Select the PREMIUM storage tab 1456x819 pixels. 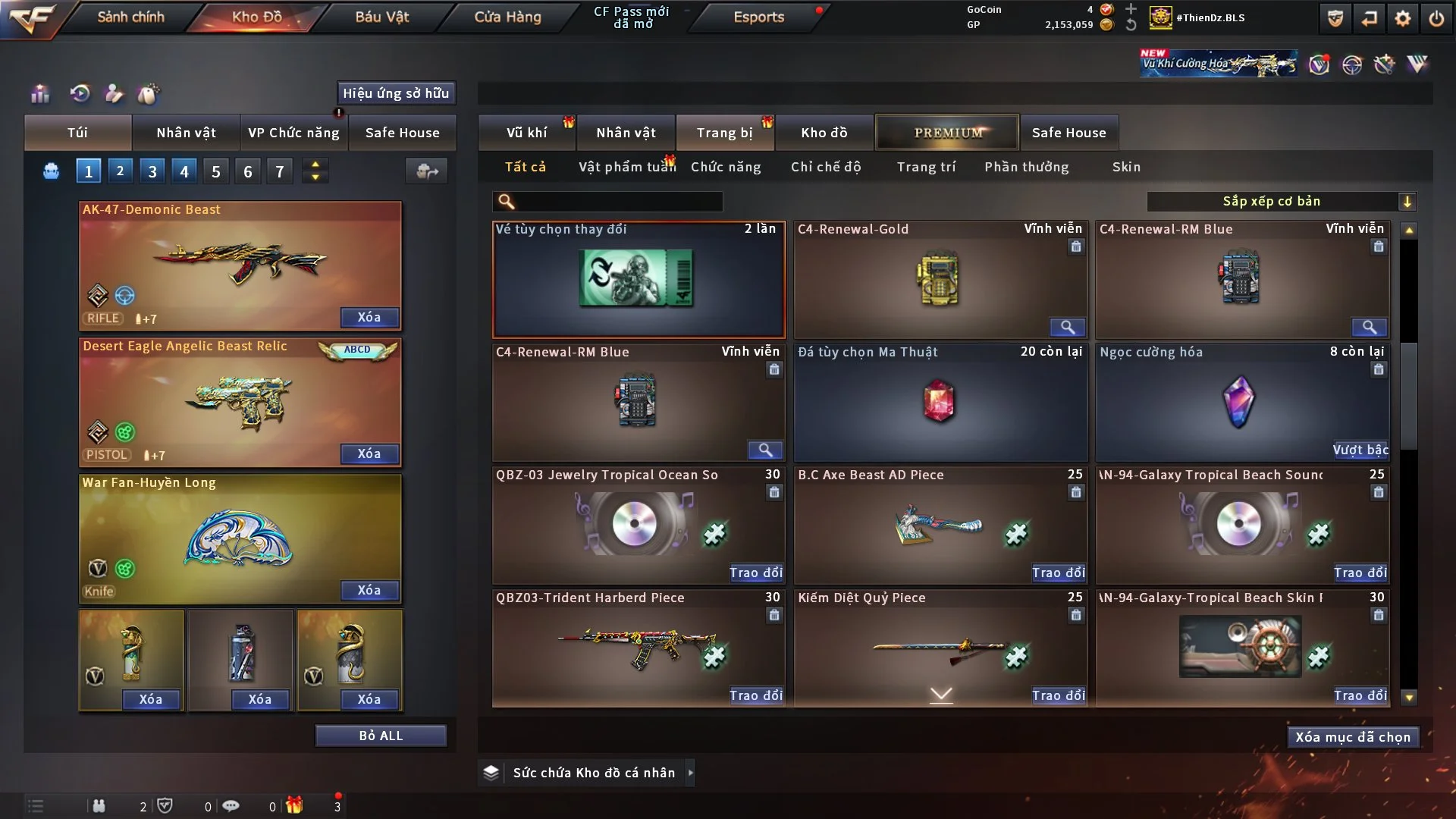pos(948,133)
